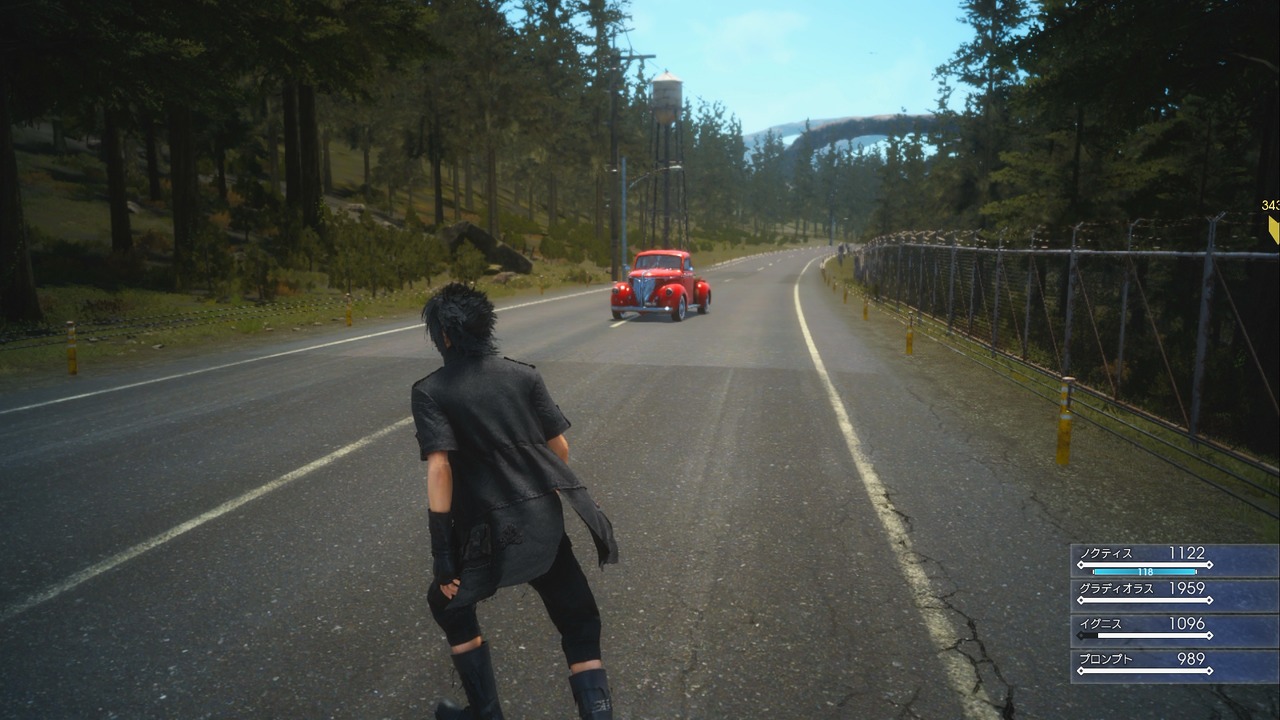Image resolution: width=1280 pixels, height=720 pixels.
Task: Click the HP value 989 for Prompto
Action: tap(1193, 658)
